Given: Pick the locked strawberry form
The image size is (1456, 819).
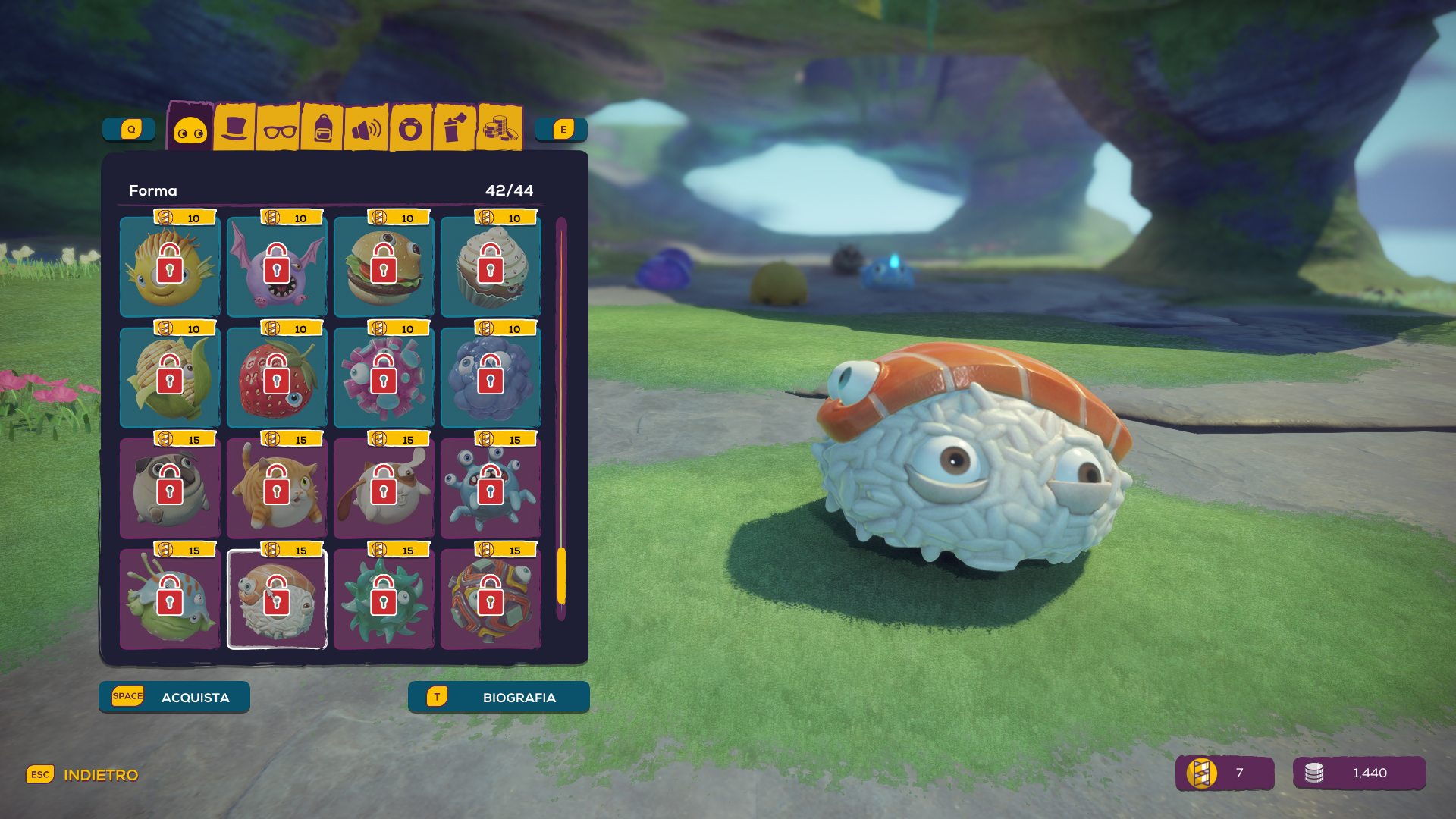Looking at the screenshot, I should [277, 378].
